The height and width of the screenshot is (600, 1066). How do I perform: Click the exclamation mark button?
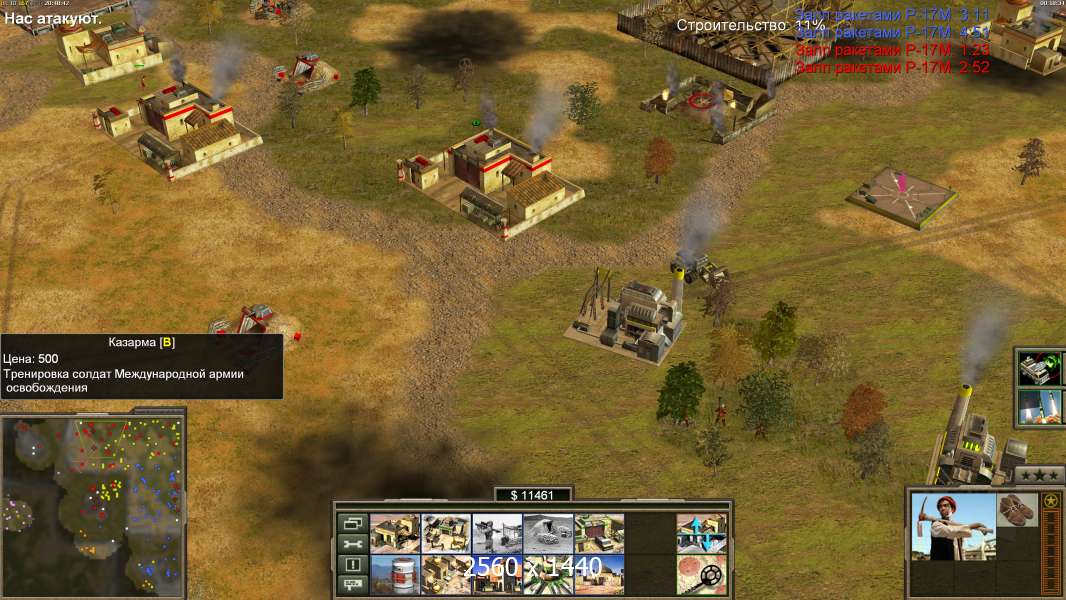coord(352,565)
